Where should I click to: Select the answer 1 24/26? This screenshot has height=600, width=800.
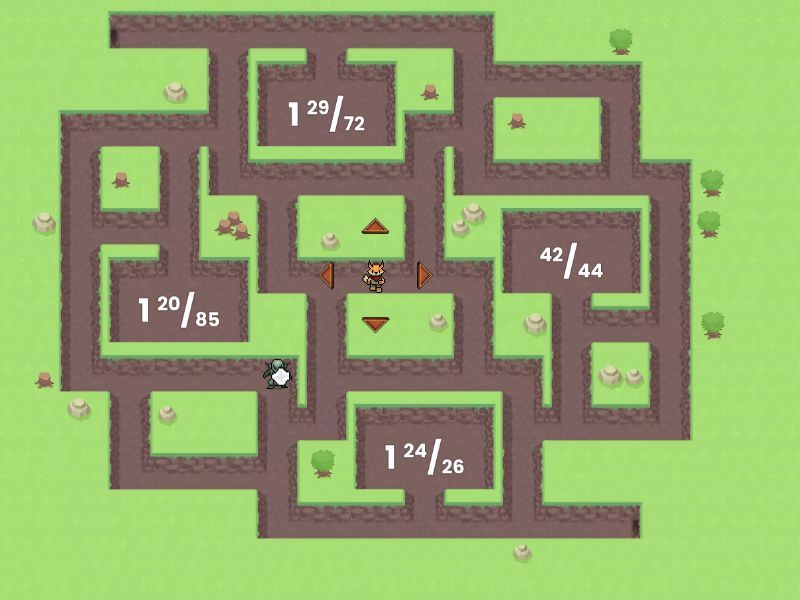tap(424, 457)
